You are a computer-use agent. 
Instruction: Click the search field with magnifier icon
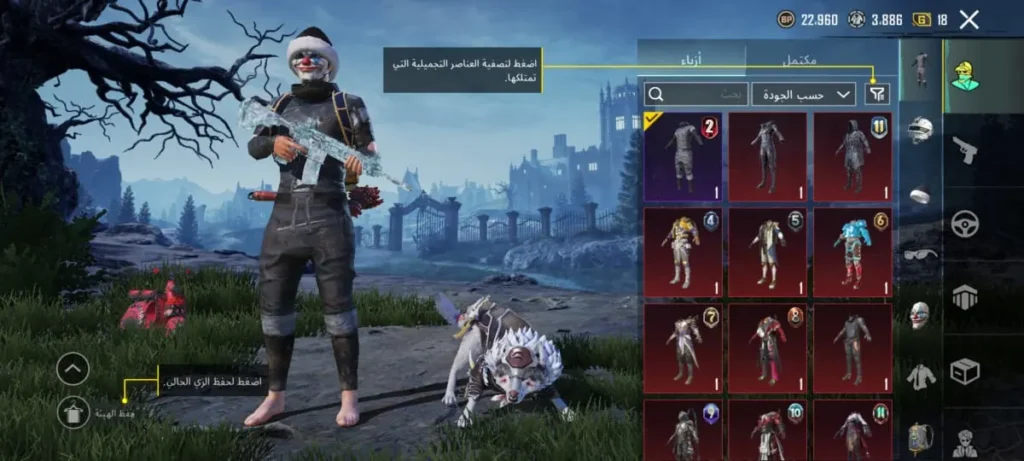tap(697, 94)
